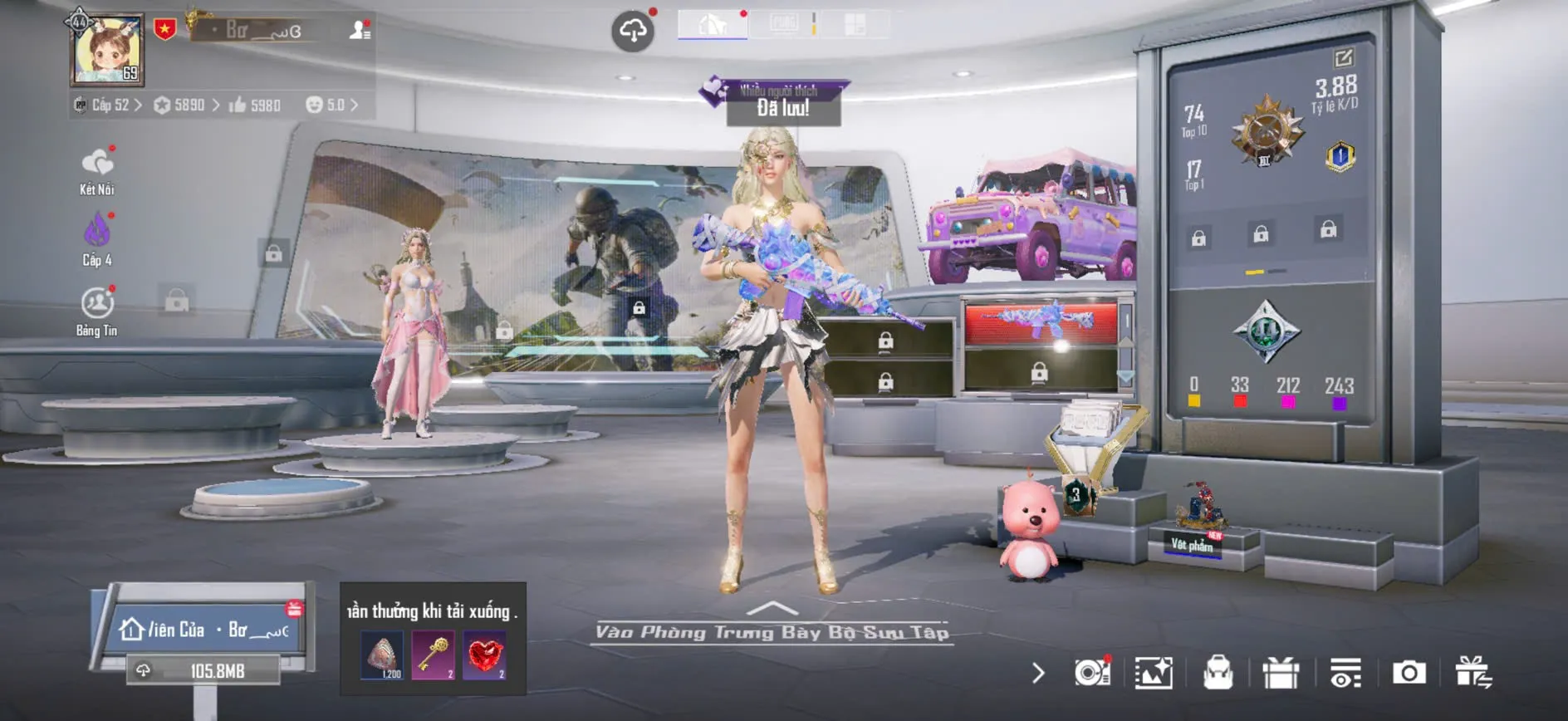Image resolution: width=1568 pixels, height=721 pixels.
Task: Open the friend list icon beside the name
Action: pyautogui.click(x=360, y=31)
